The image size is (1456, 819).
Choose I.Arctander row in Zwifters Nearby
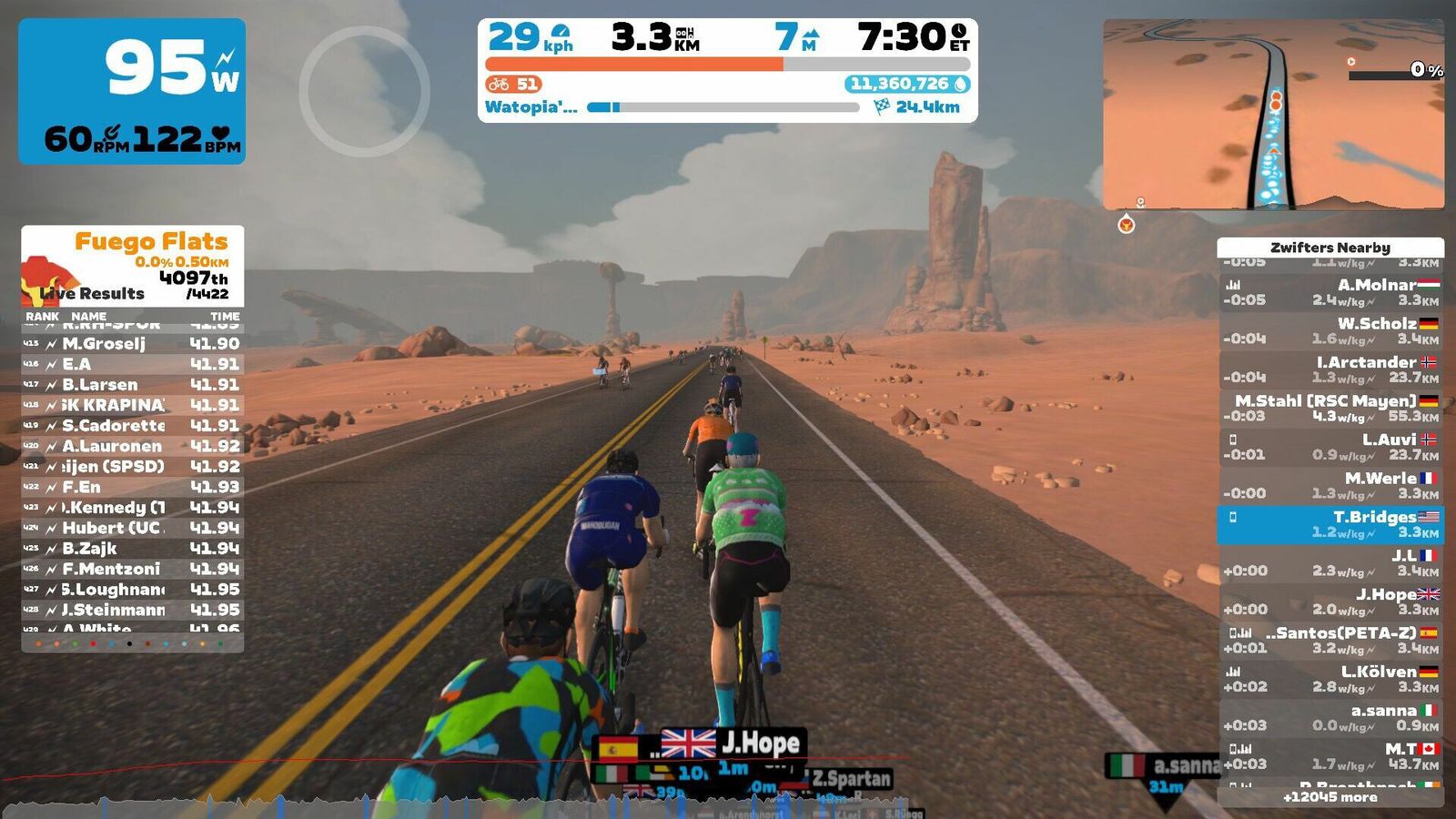point(1330,369)
